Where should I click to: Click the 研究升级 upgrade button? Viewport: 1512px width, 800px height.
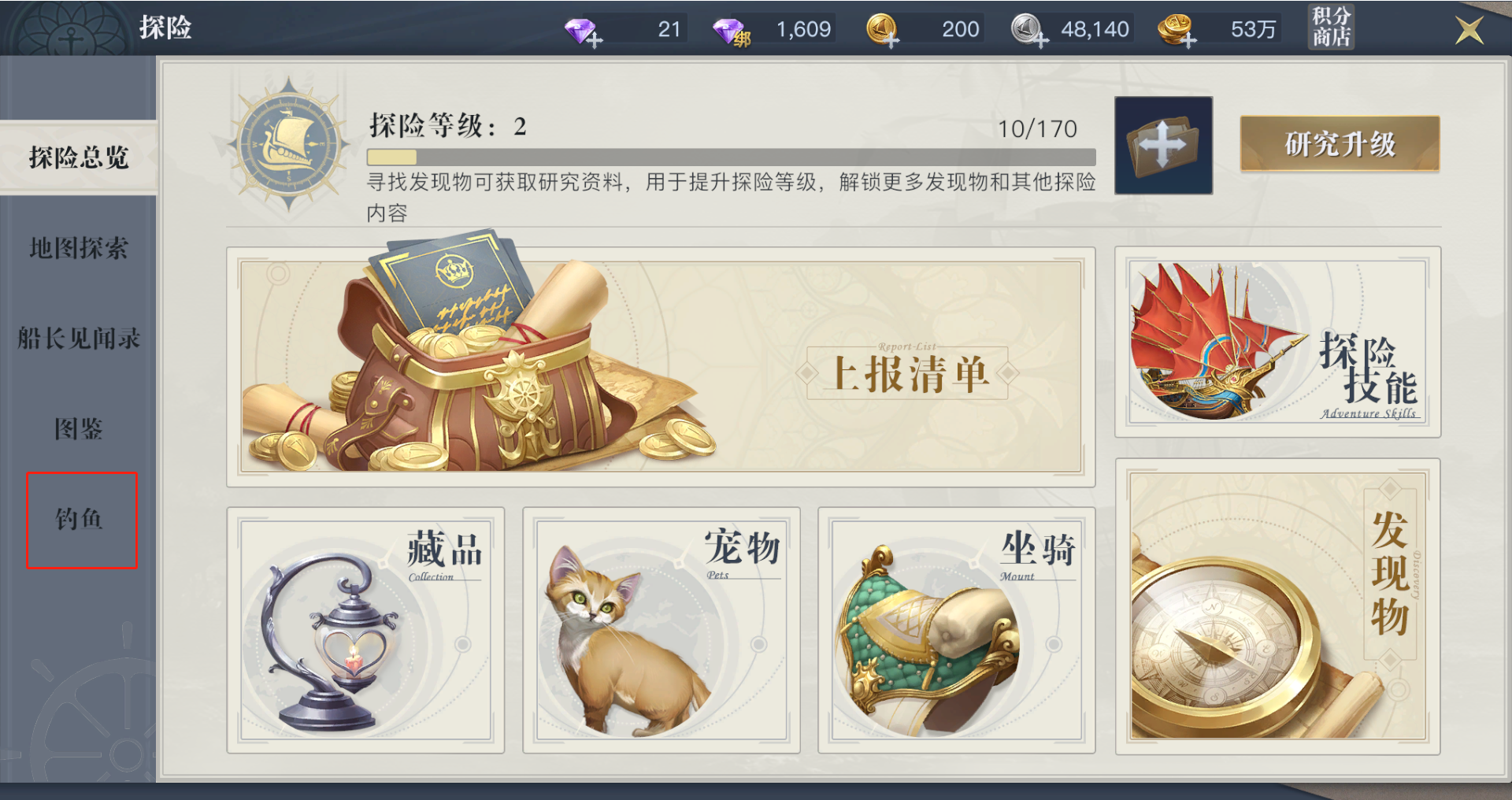tap(1339, 144)
